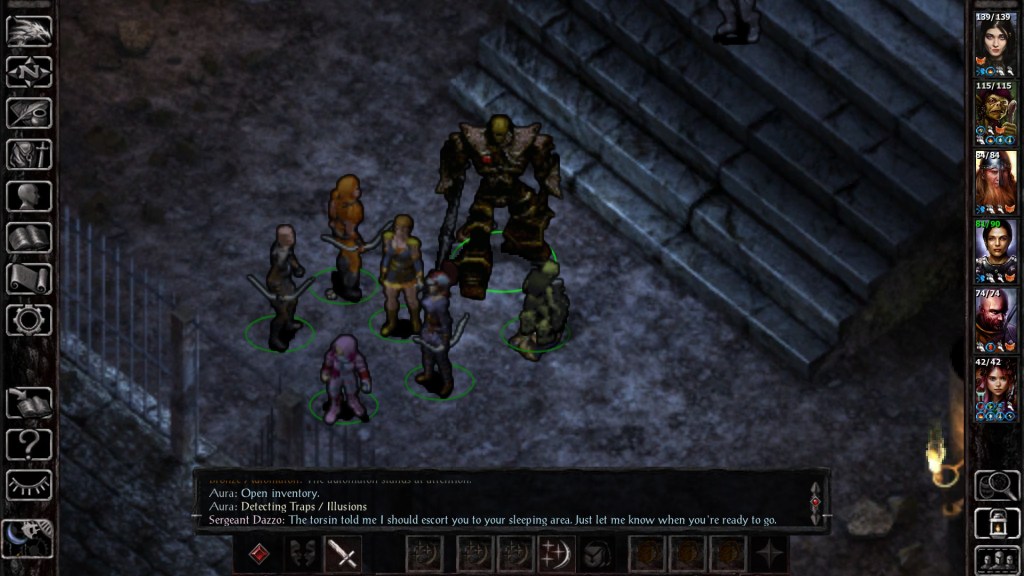This screenshot has width=1024, height=576.
Task: Select the red-bearded dwarf portrait
Action: 996,184
